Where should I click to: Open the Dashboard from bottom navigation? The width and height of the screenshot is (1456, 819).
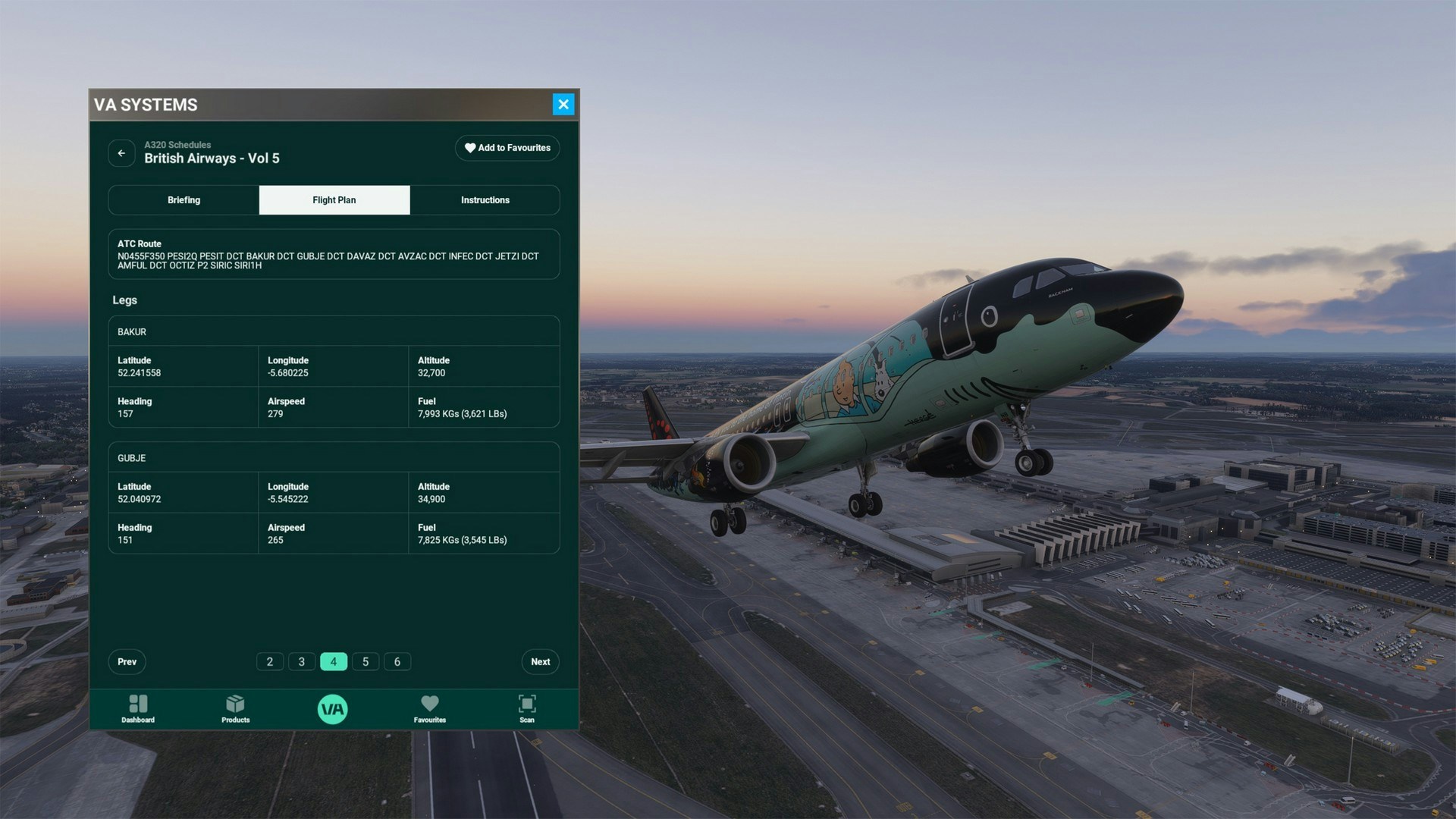click(138, 709)
